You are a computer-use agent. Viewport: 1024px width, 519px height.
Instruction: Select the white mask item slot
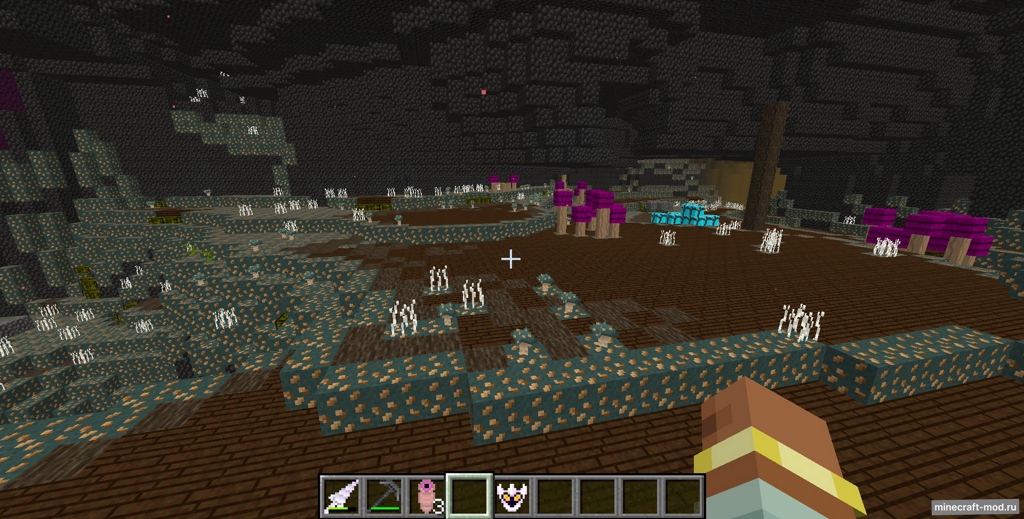pyautogui.click(x=512, y=496)
